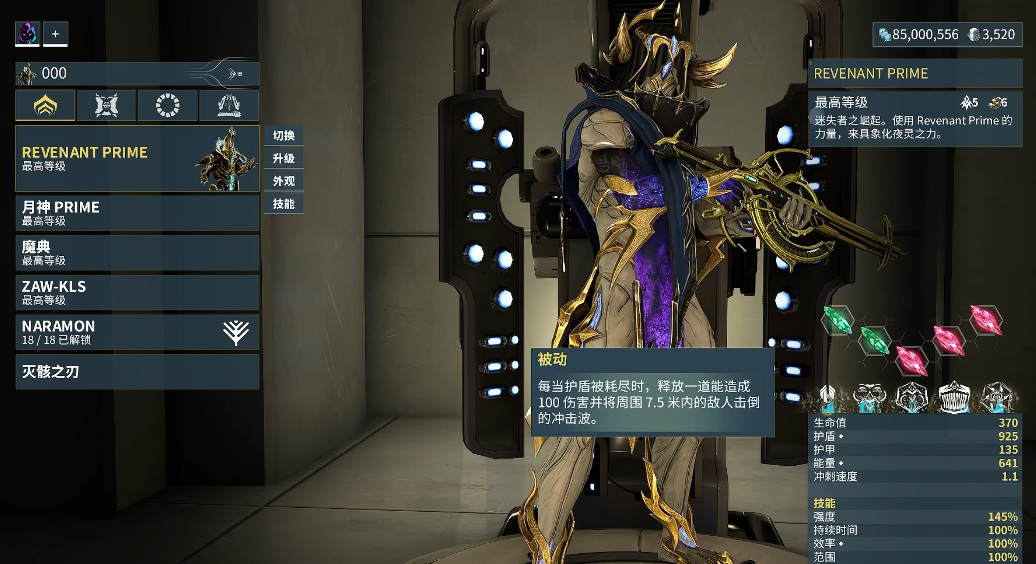
Task: Select the purple-hooded loadout icon
Action: pyautogui.click(x=27, y=34)
